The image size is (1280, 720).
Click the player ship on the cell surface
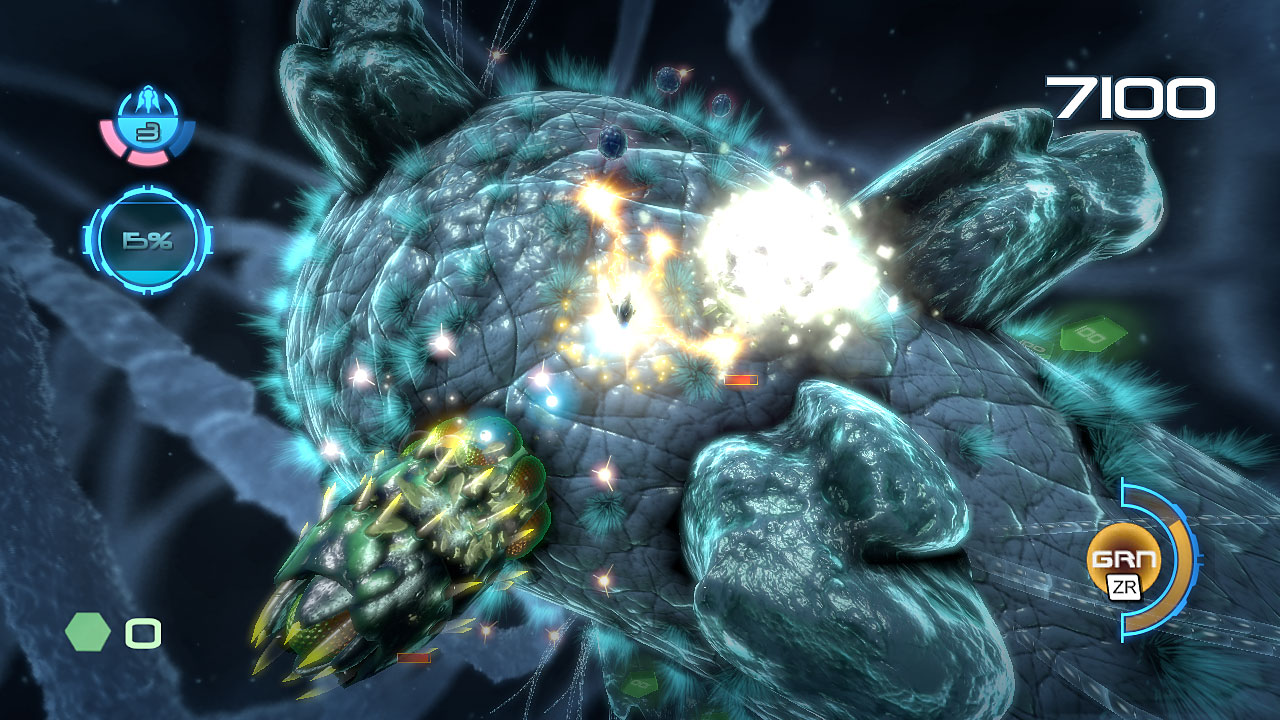(622, 309)
